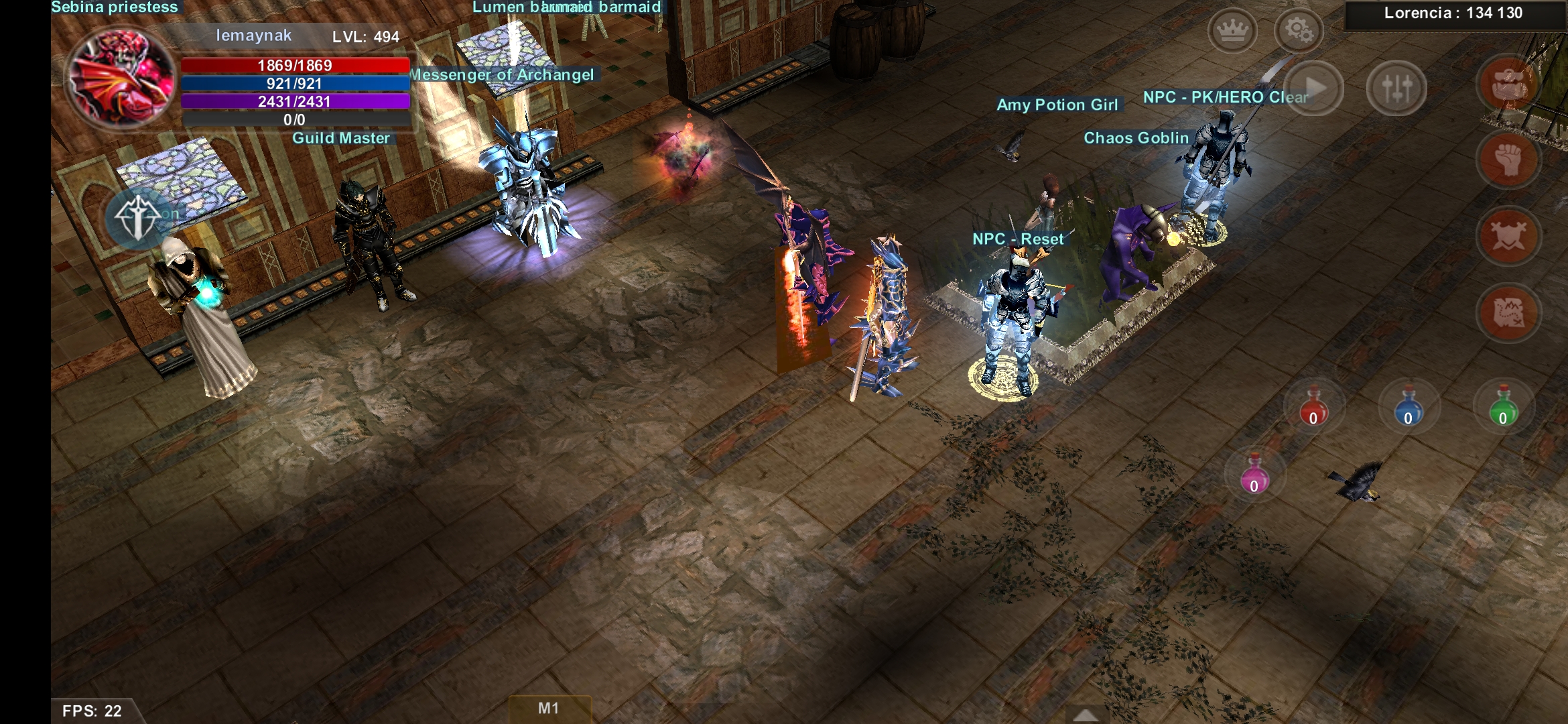Open the crown ranking menu
The image size is (1568, 724).
pyautogui.click(x=1232, y=31)
